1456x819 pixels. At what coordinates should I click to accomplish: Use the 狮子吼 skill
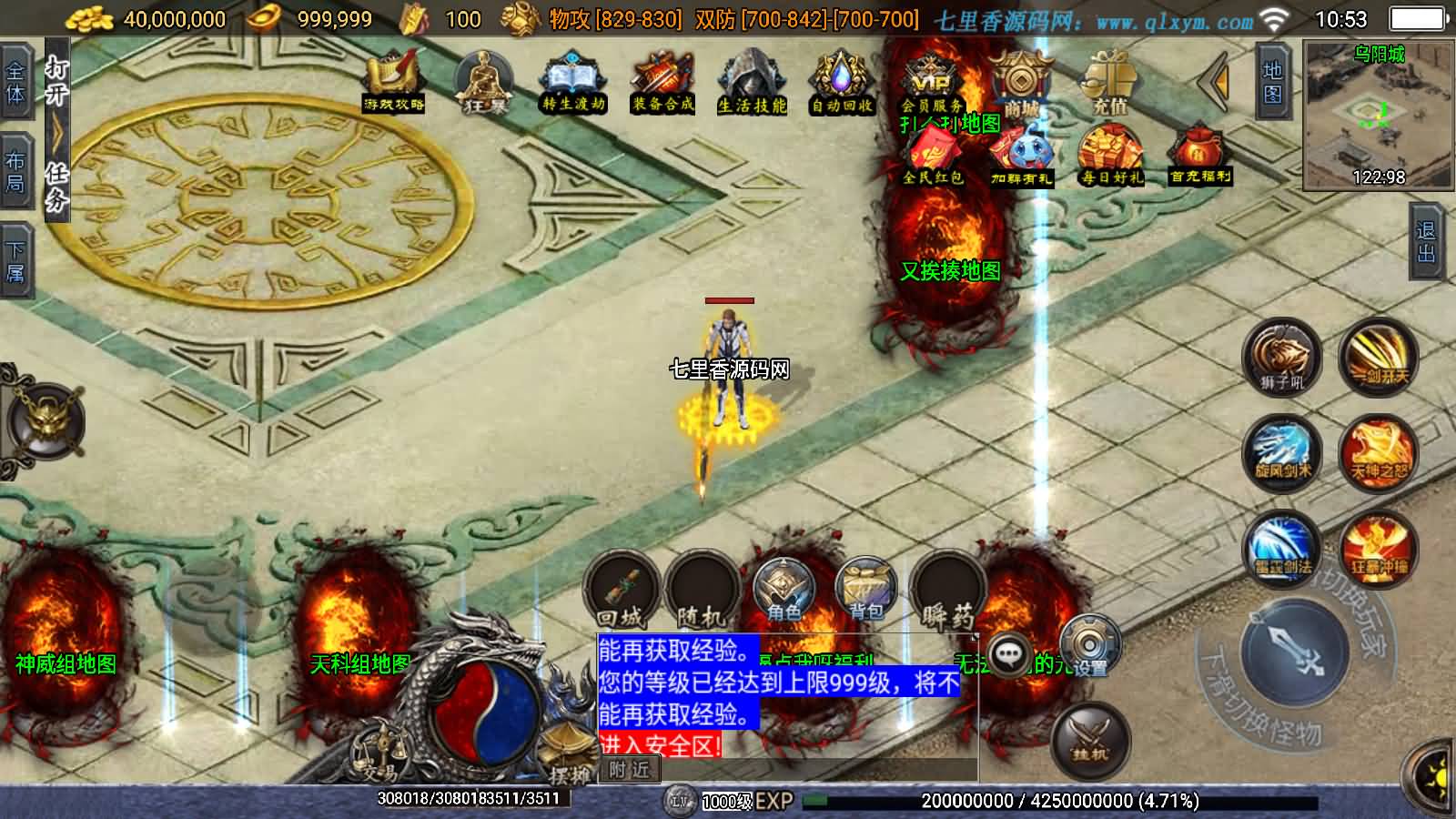click(x=1282, y=357)
